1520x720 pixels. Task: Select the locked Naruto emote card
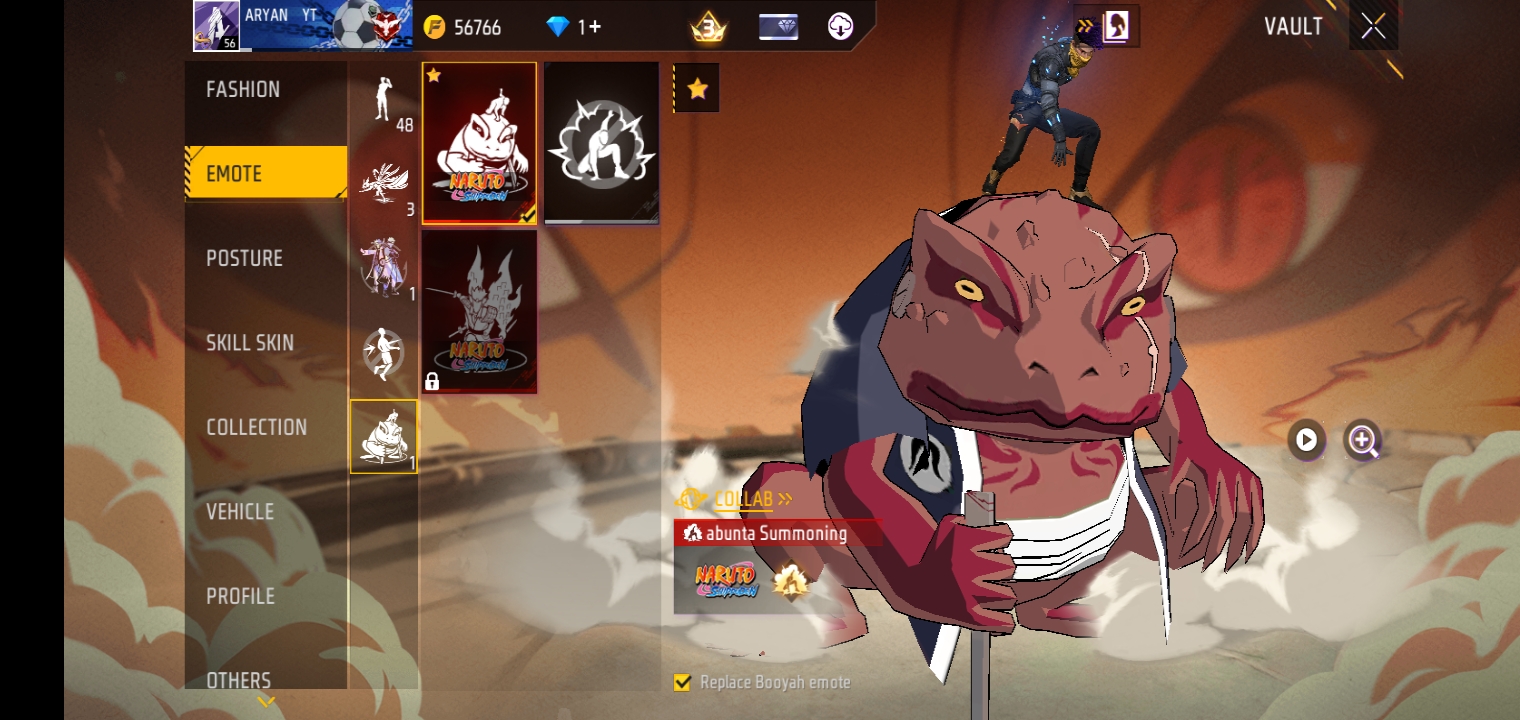(479, 312)
